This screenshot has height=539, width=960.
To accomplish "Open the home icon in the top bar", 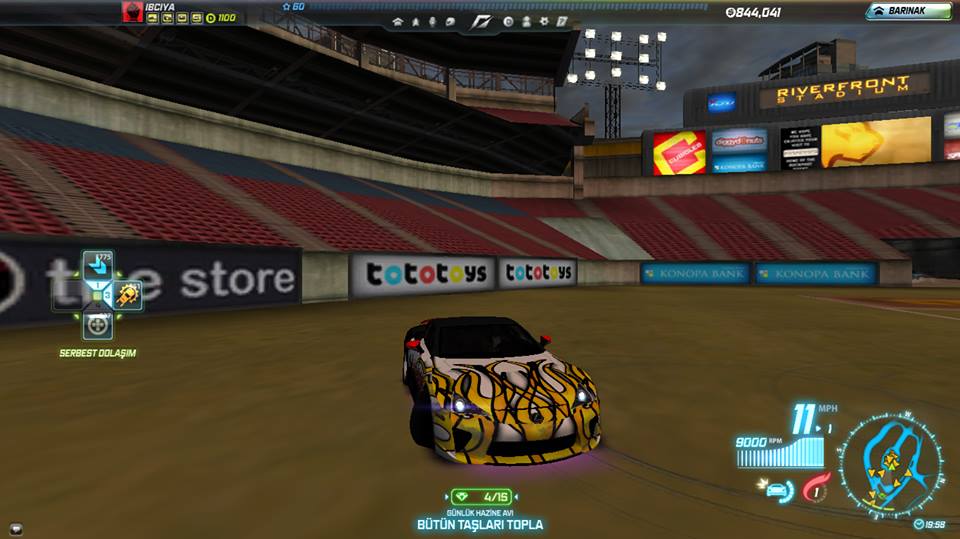I will (398, 21).
